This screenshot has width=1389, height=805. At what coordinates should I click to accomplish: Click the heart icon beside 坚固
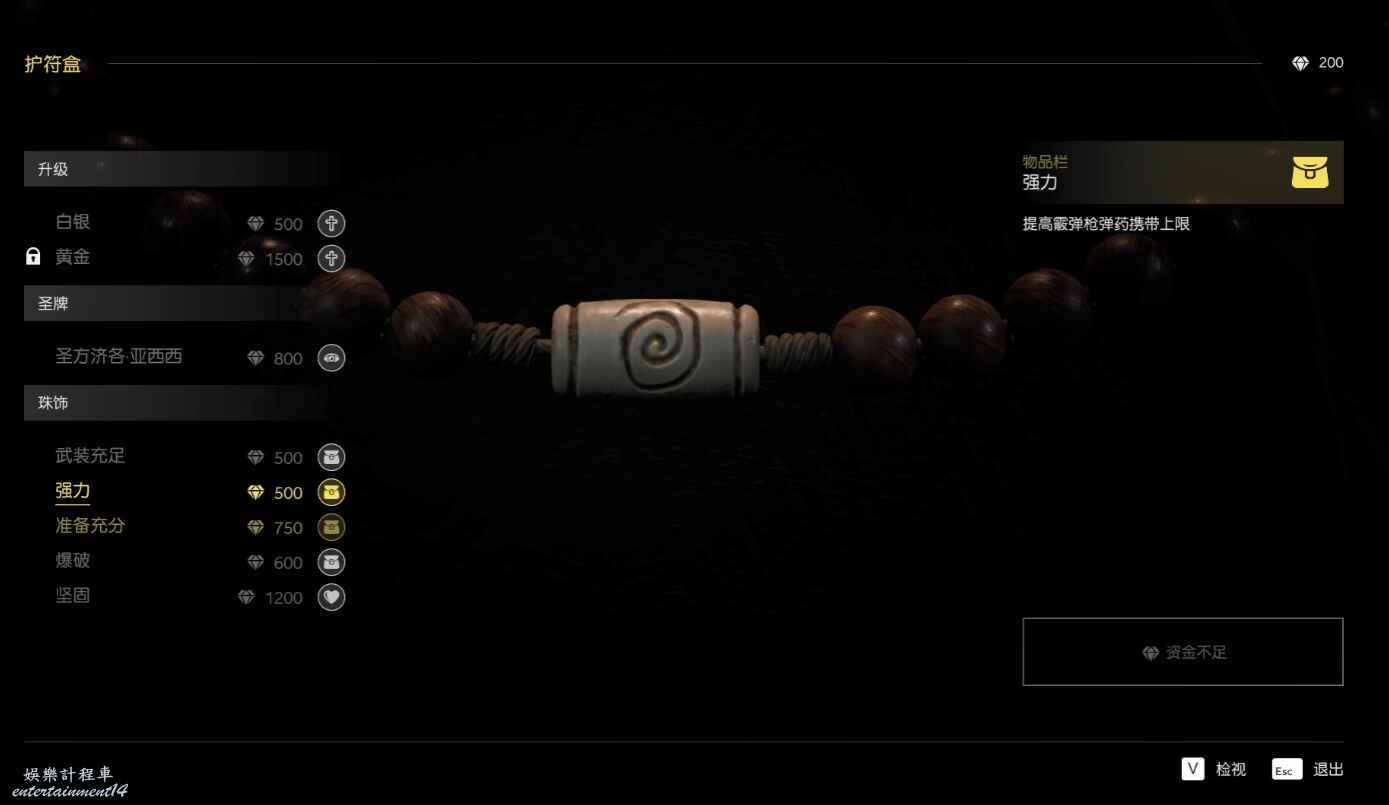coord(331,597)
